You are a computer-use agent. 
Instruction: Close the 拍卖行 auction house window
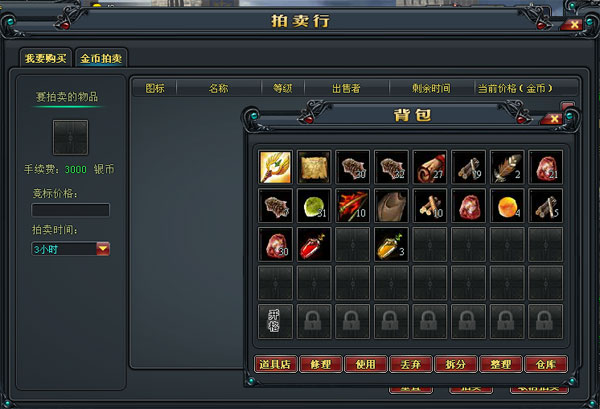[572, 23]
